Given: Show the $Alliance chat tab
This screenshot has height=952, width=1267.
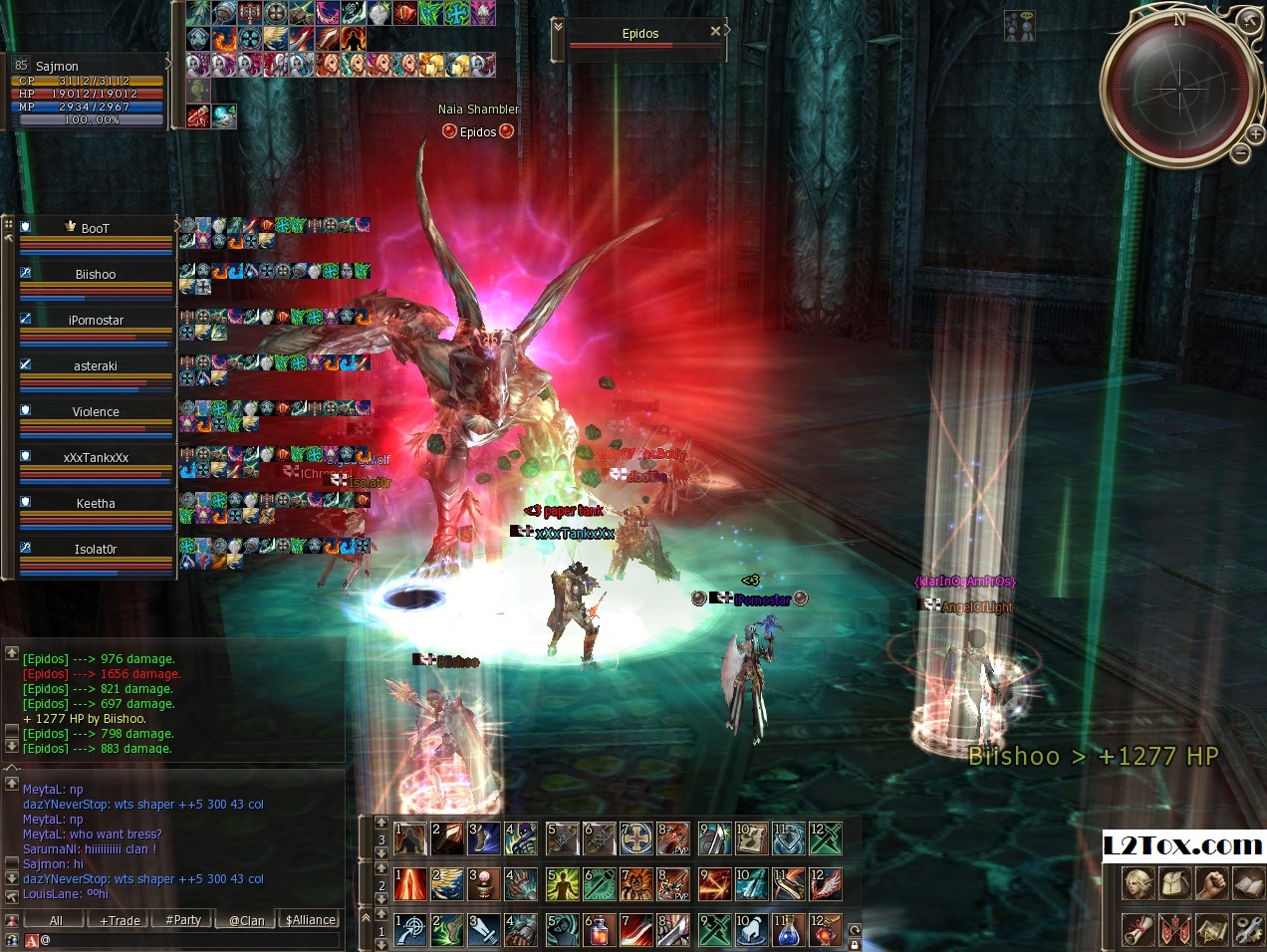Looking at the screenshot, I should click(x=311, y=921).
